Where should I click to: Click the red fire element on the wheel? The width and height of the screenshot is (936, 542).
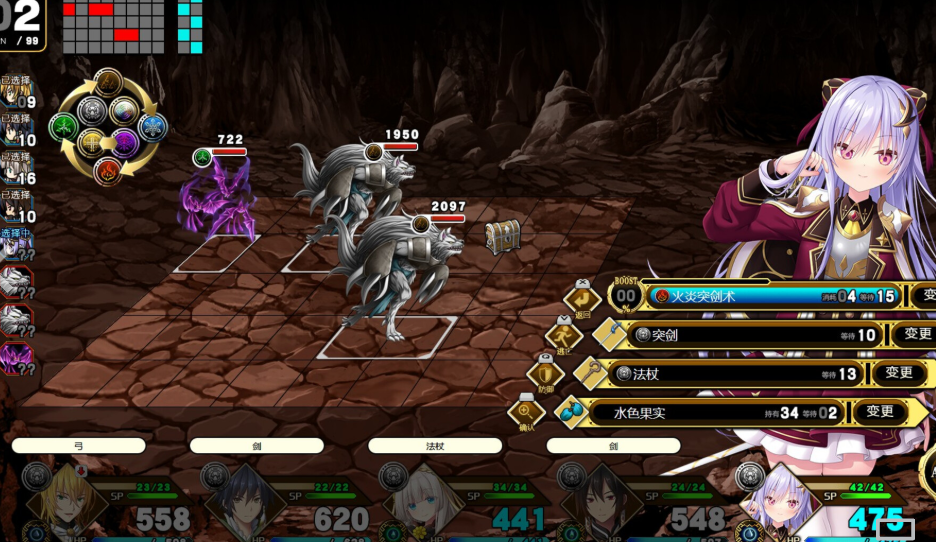coord(107,171)
